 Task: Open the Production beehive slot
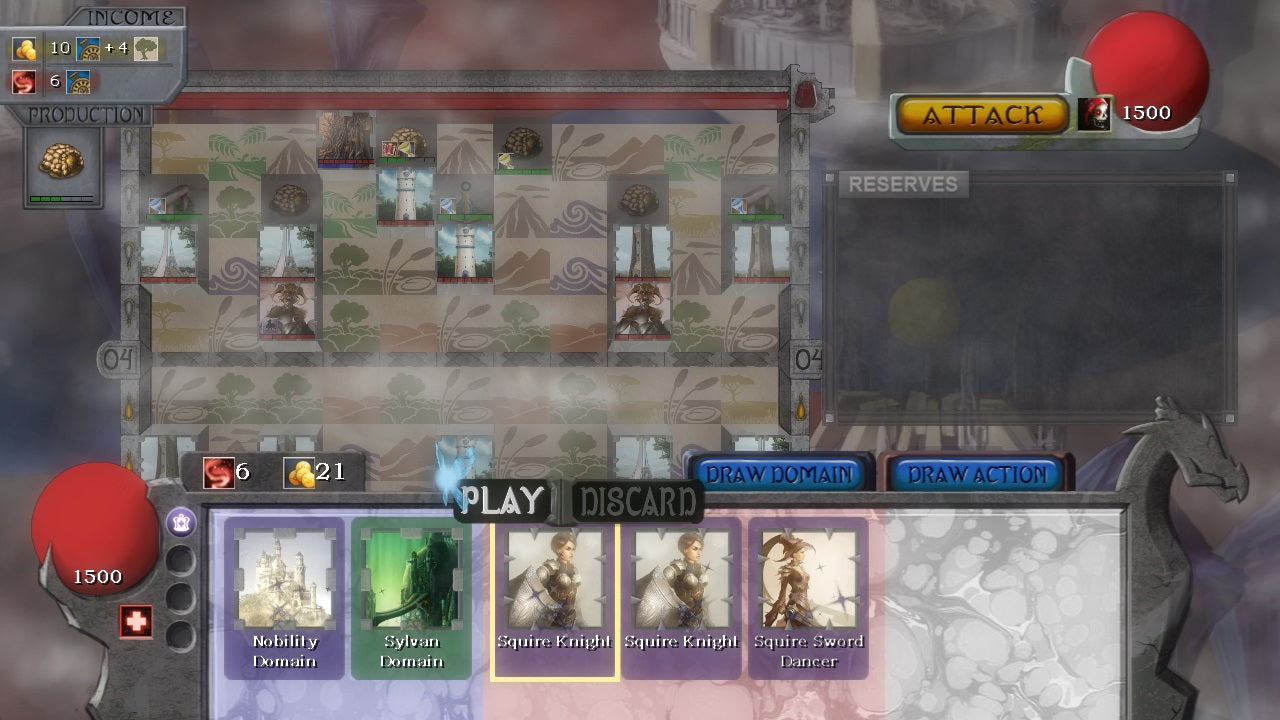point(62,163)
